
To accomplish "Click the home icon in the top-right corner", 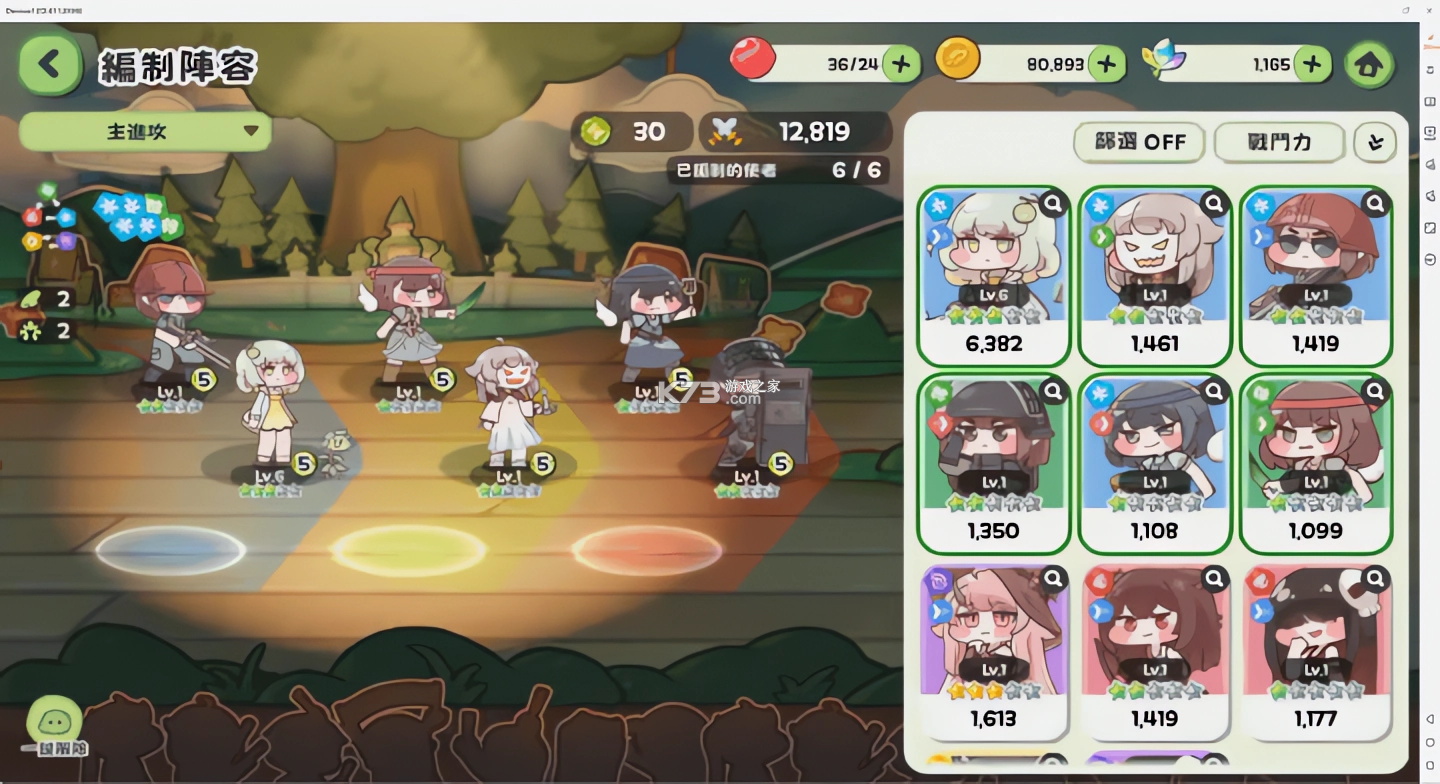I will tap(1369, 64).
